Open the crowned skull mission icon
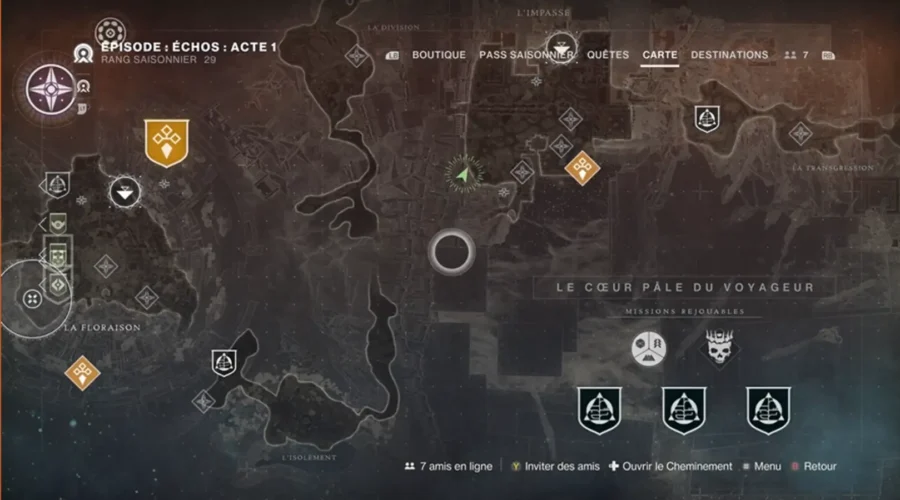Viewport: 900px width, 500px height. (x=718, y=347)
